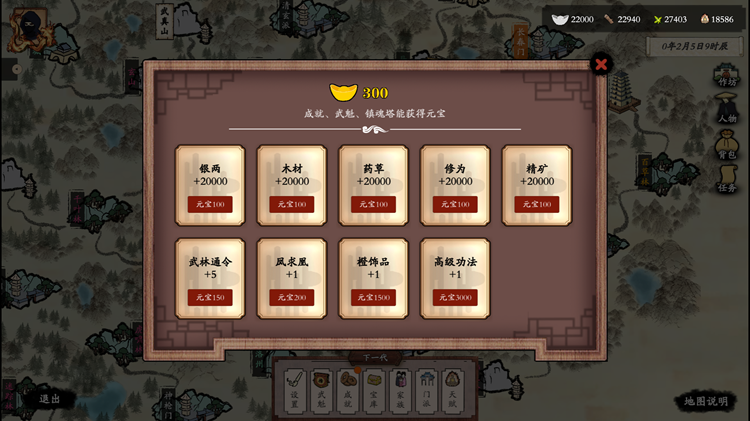
Task: Open the 背包 backpack icon
Action: (727, 147)
